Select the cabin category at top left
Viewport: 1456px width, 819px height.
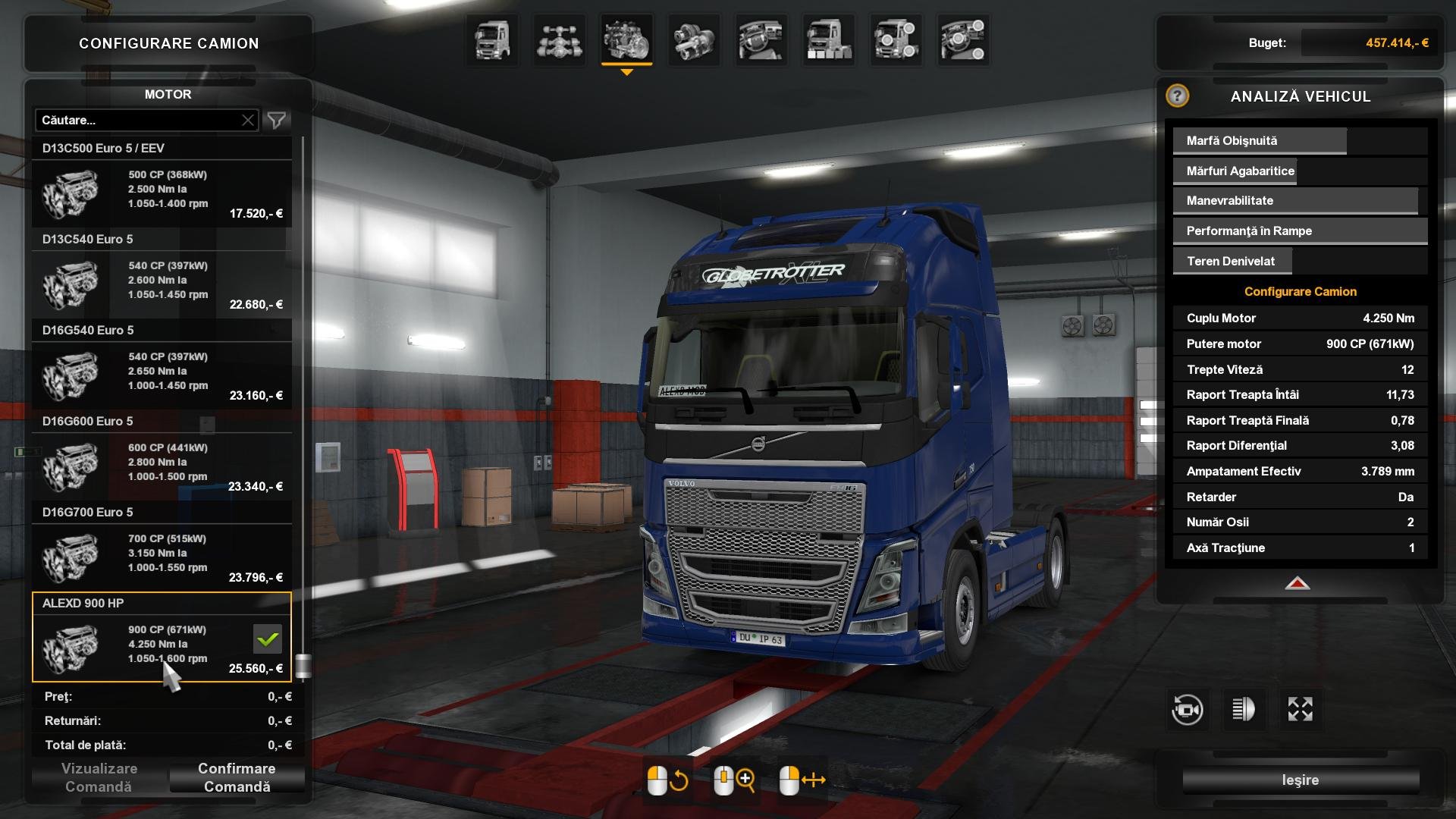coord(491,41)
